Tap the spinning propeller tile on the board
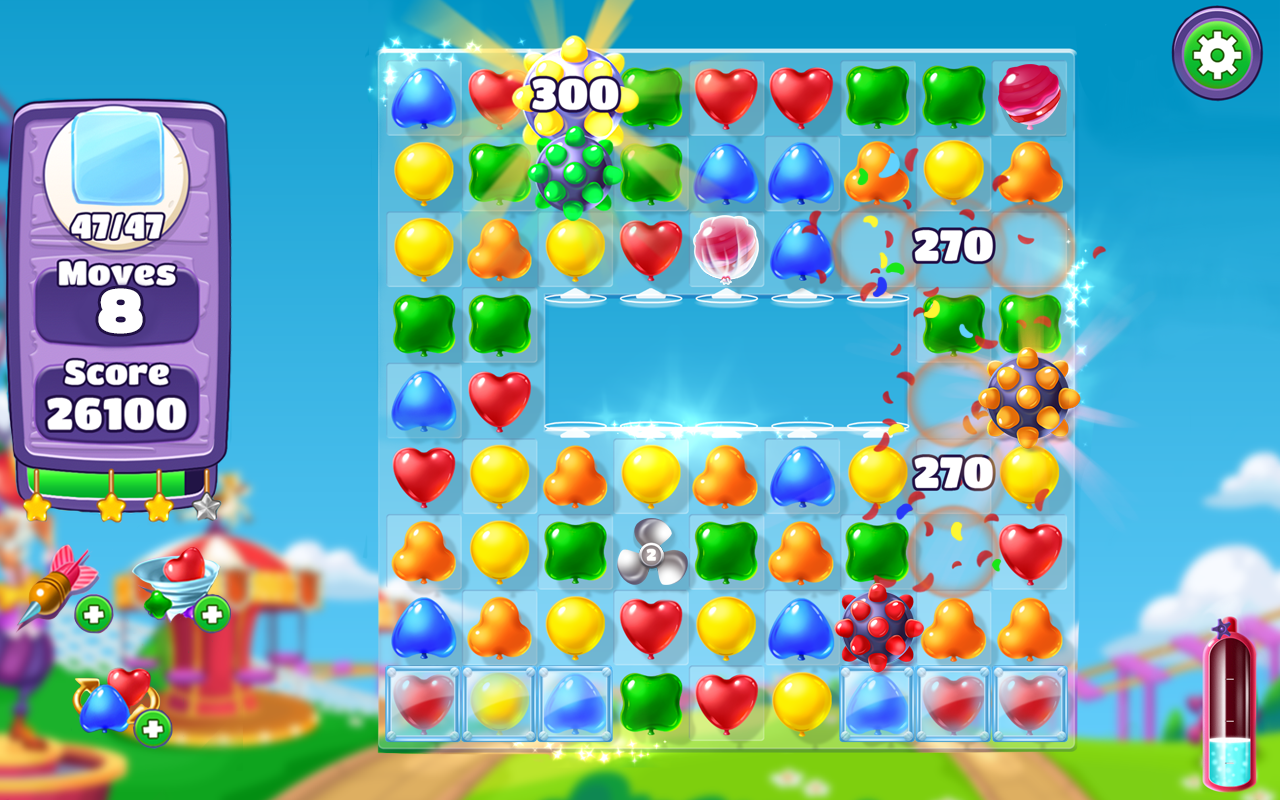Screen dimensions: 1280x800 (x=652, y=553)
